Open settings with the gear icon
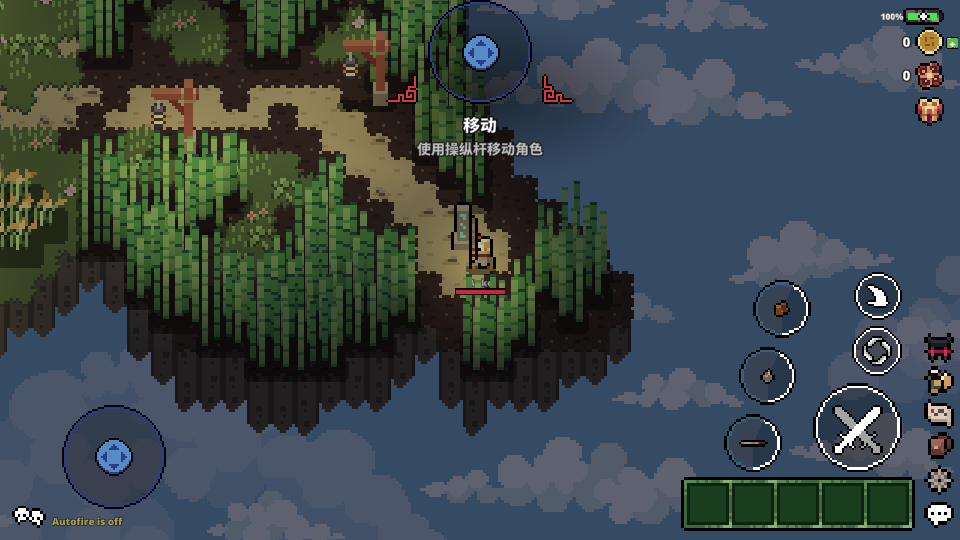Screen dimensions: 960x540 tap(939, 479)
